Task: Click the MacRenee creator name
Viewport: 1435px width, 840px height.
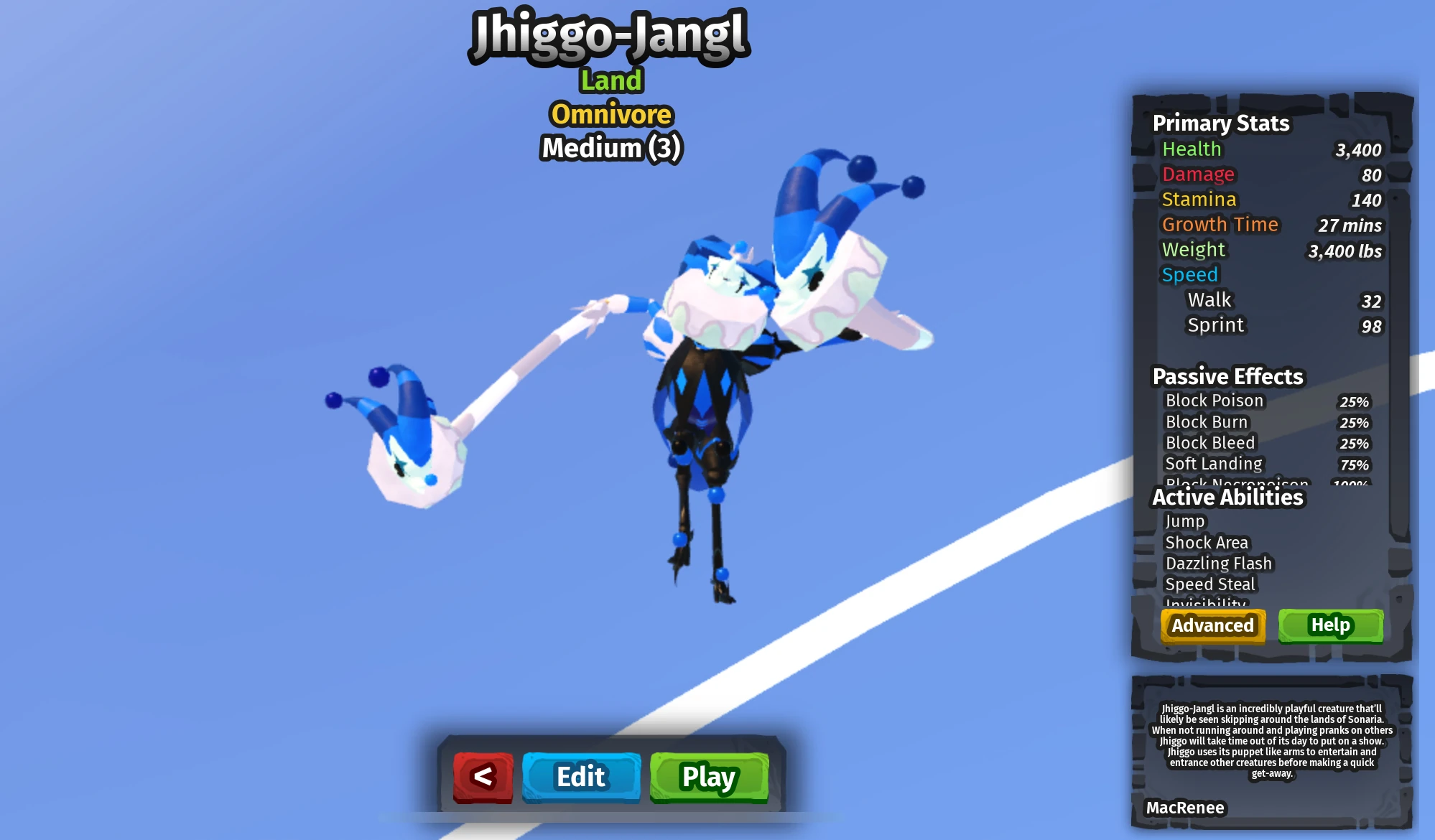Action: click(x=1186, y=808)
